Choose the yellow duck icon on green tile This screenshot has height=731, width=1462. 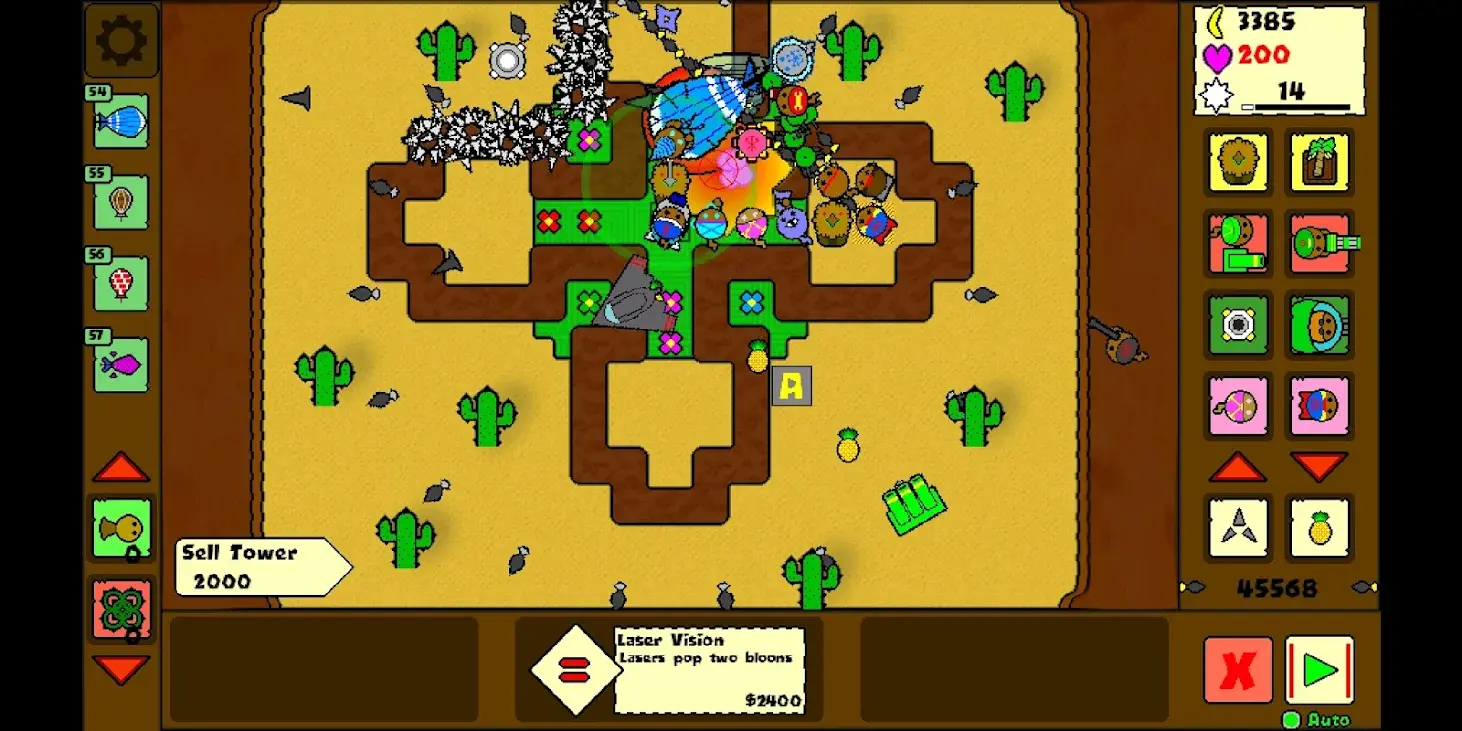pos(122,528)
